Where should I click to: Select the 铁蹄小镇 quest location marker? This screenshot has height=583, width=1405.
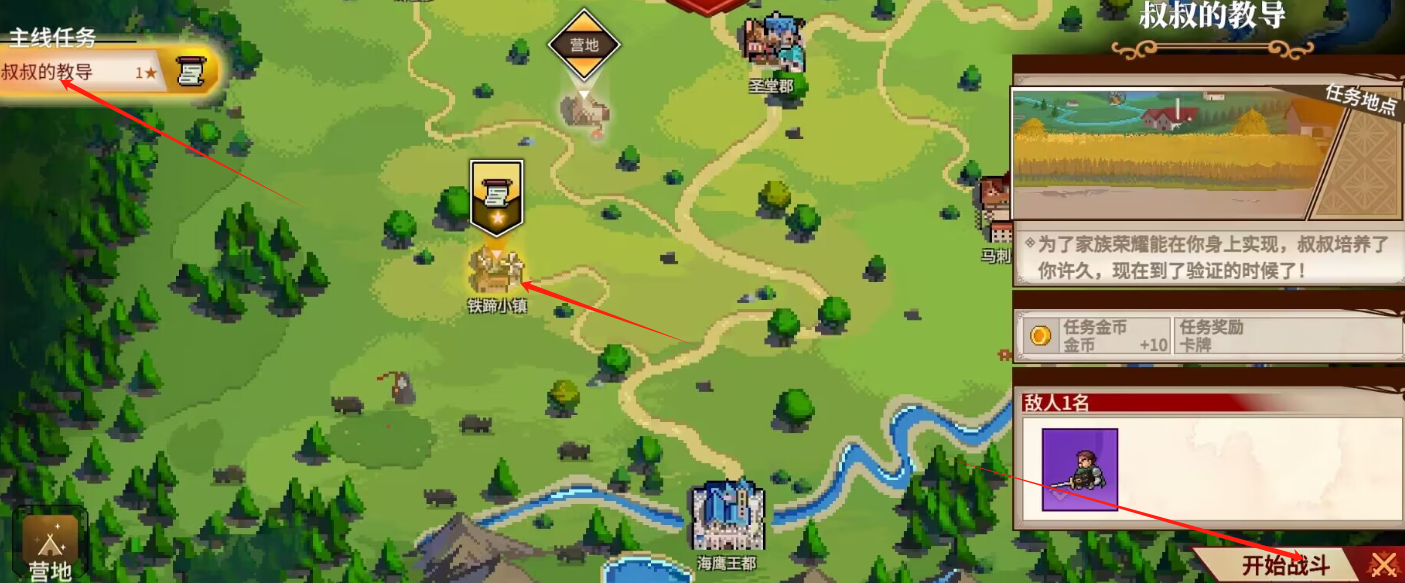click(496, 268)
